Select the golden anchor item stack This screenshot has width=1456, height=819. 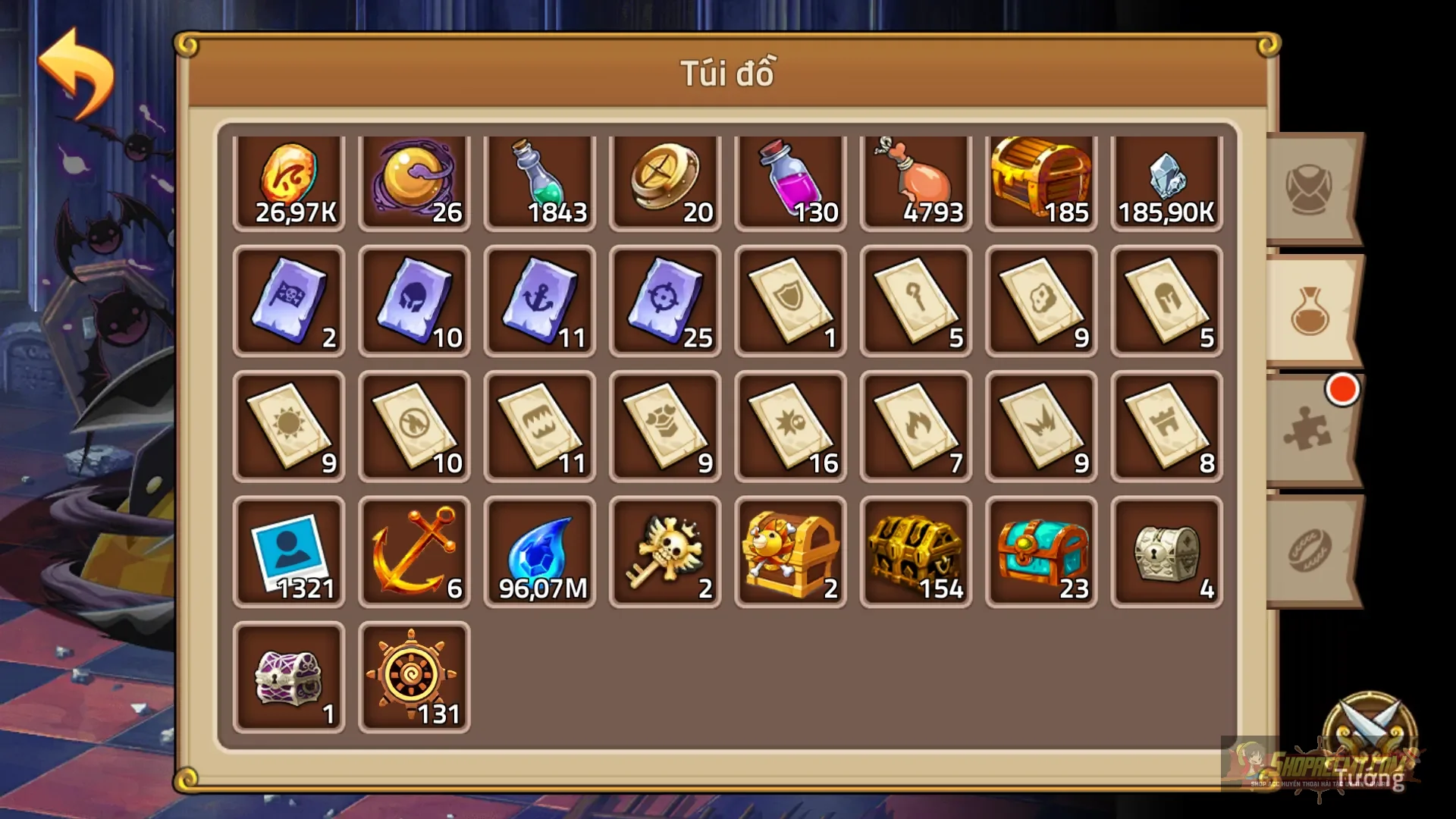coord(414,550)
